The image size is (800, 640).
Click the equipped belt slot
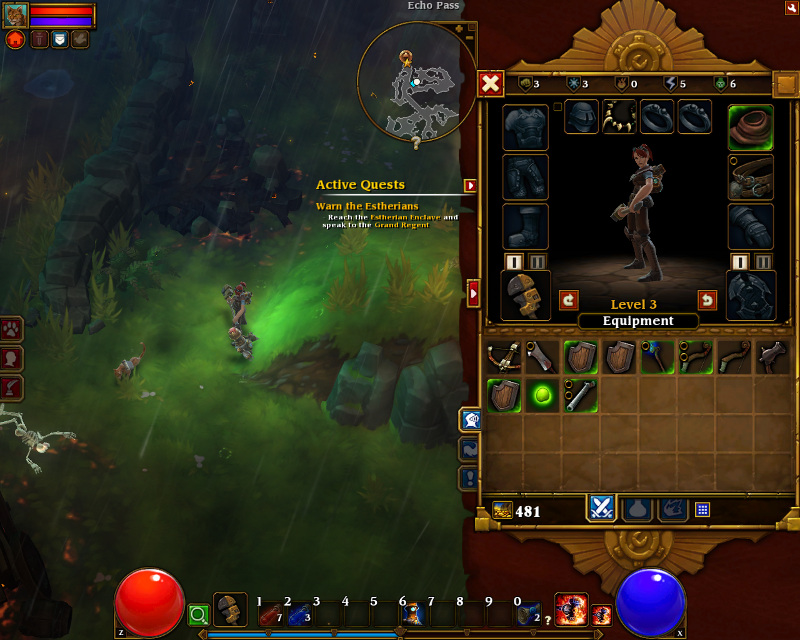[750, 177]
